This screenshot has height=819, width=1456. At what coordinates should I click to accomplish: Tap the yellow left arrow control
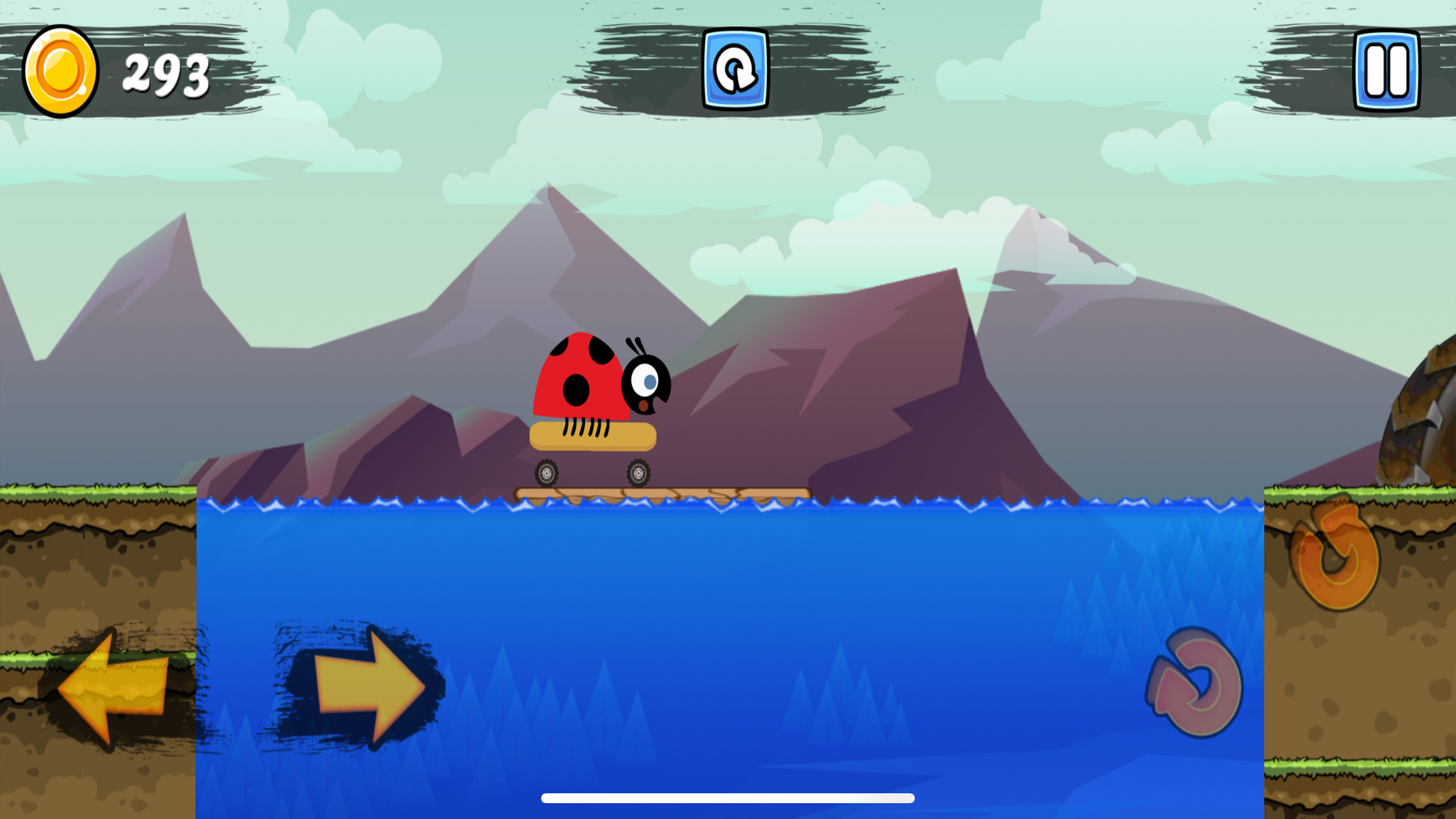(x=113, y=688)
